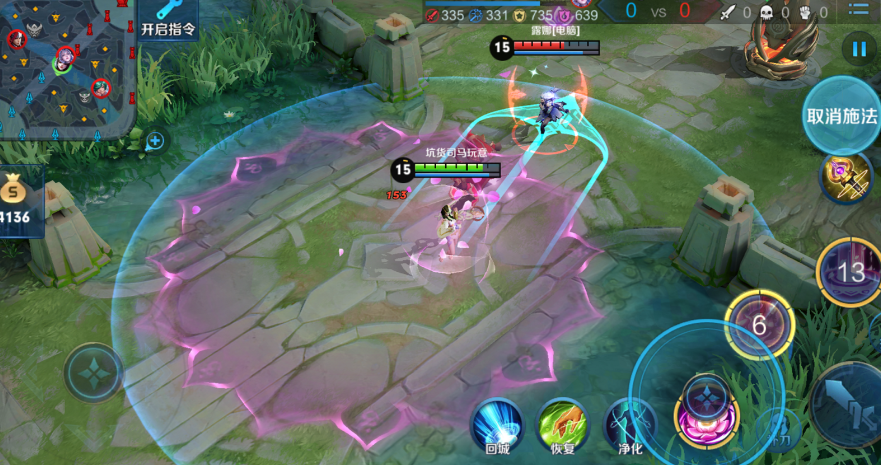
Task: Pause the match with the pause button
Action: tap(858, 47)
